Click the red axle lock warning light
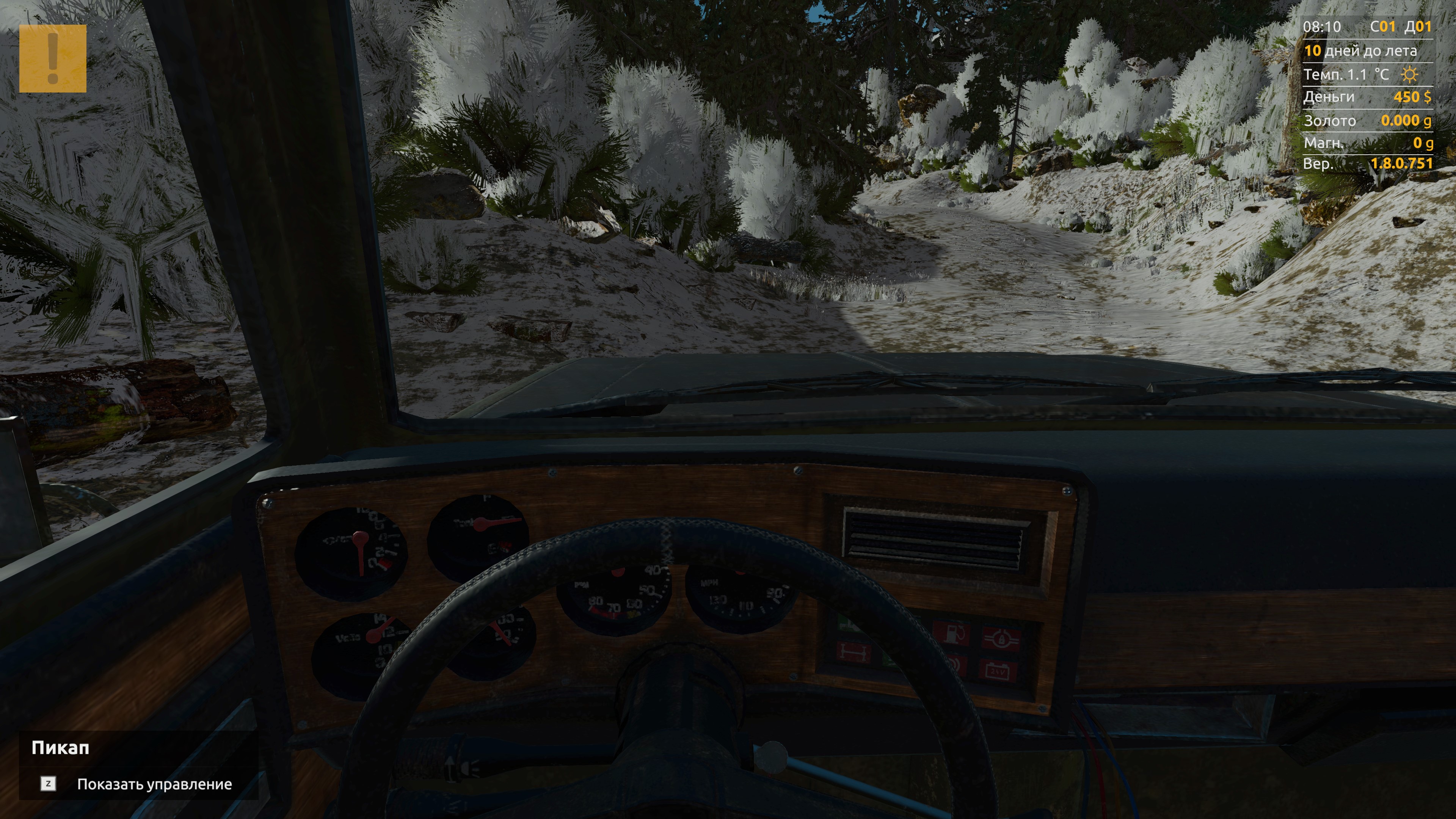The image size is (1456, 819). tap(854, 652)
